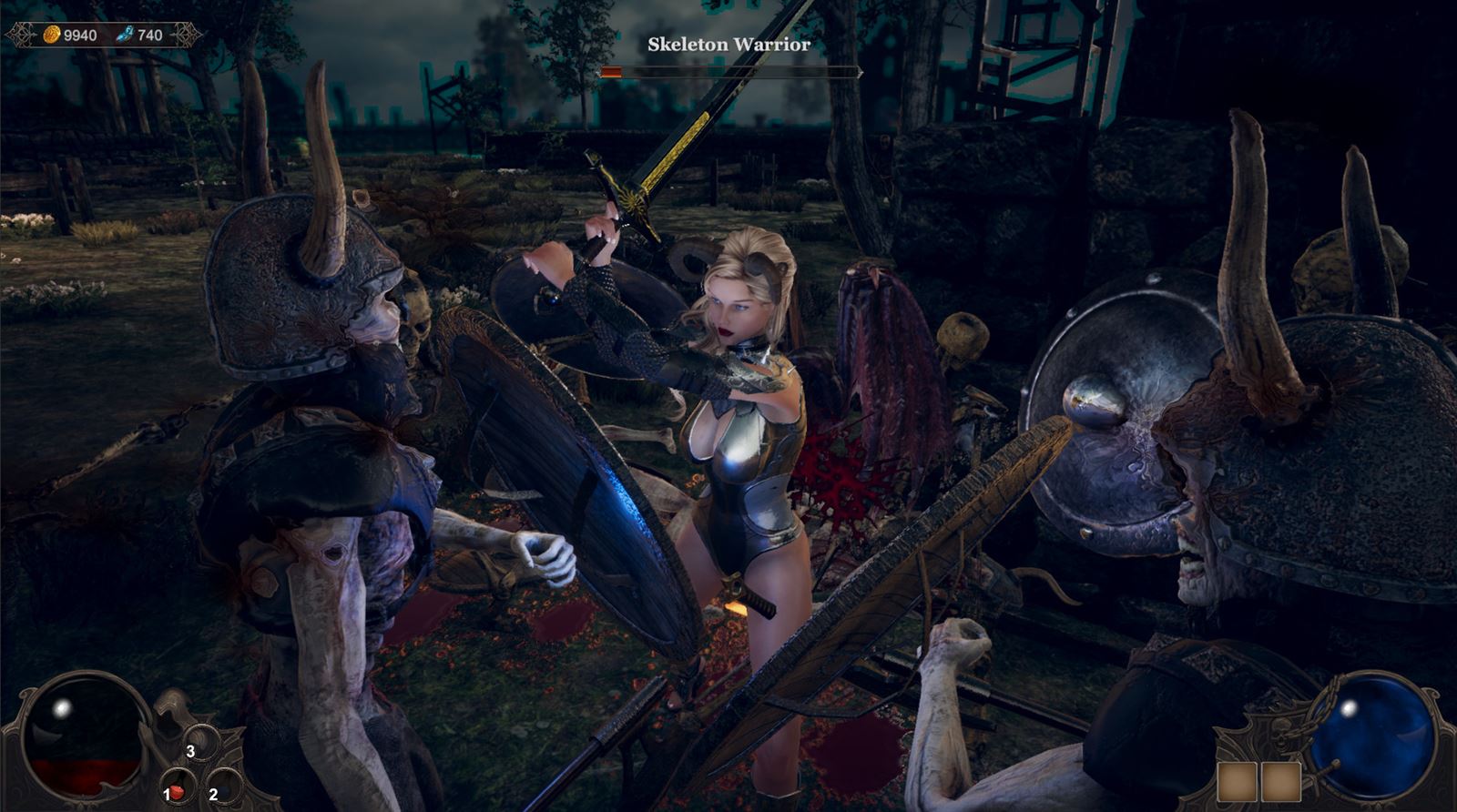This screenshot has height=812, width=1457.
Task: Click the number 2 badge on the quick slot
Action: [x=212, y=794]
